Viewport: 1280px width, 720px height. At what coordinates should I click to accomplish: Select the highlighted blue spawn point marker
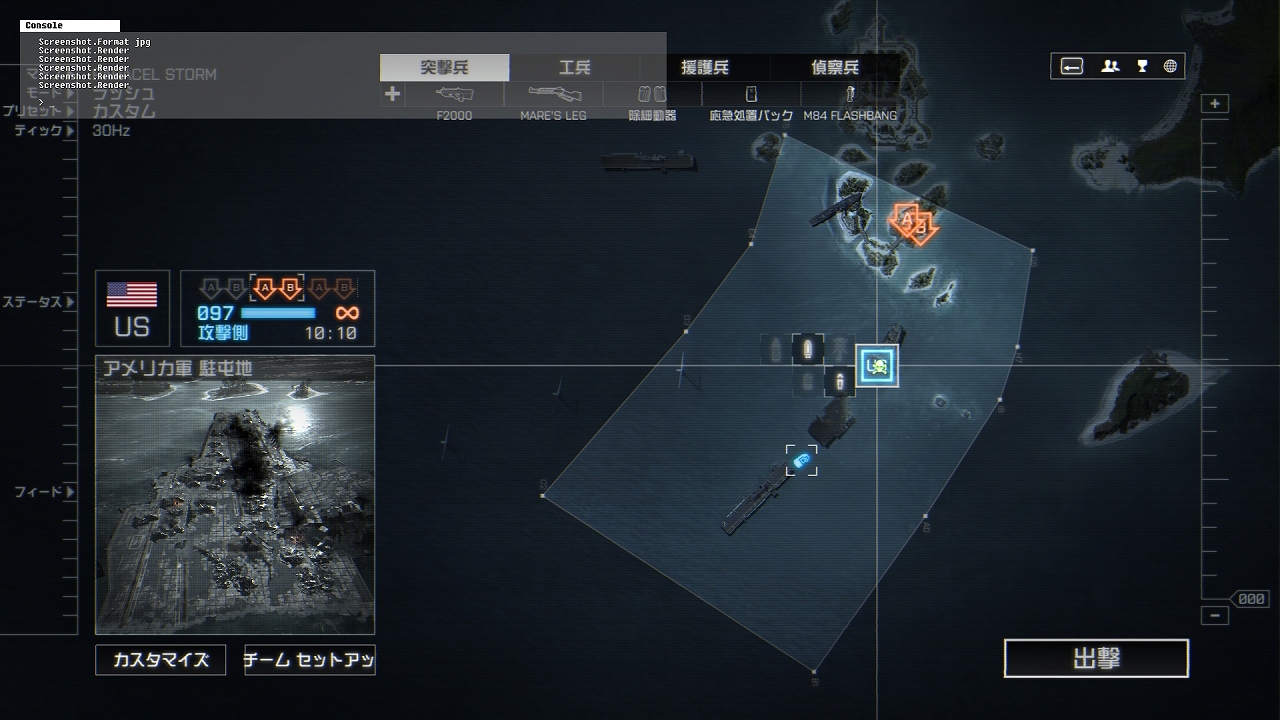[x=877, y=367]
